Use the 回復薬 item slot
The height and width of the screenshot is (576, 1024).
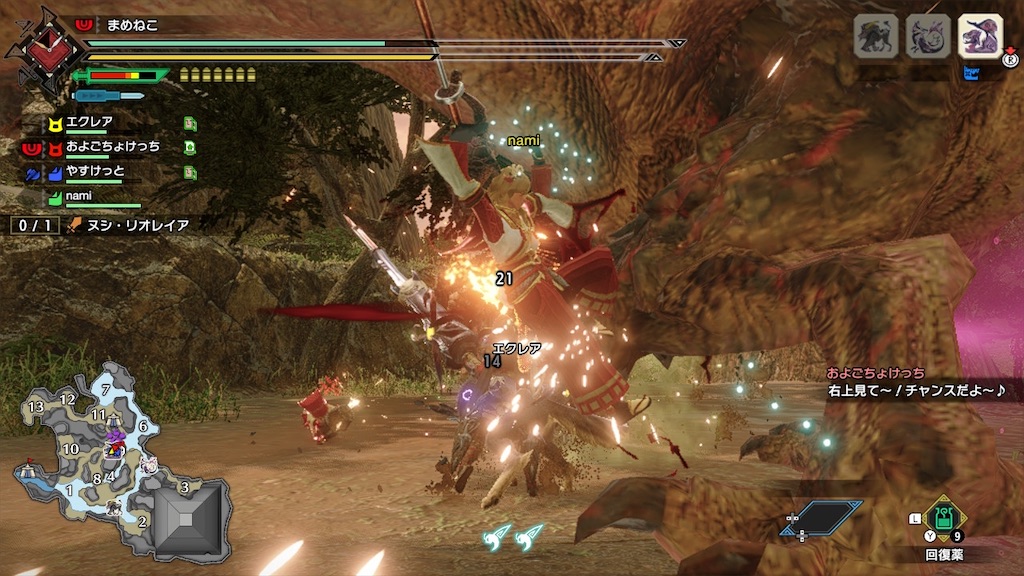(943, 520)
